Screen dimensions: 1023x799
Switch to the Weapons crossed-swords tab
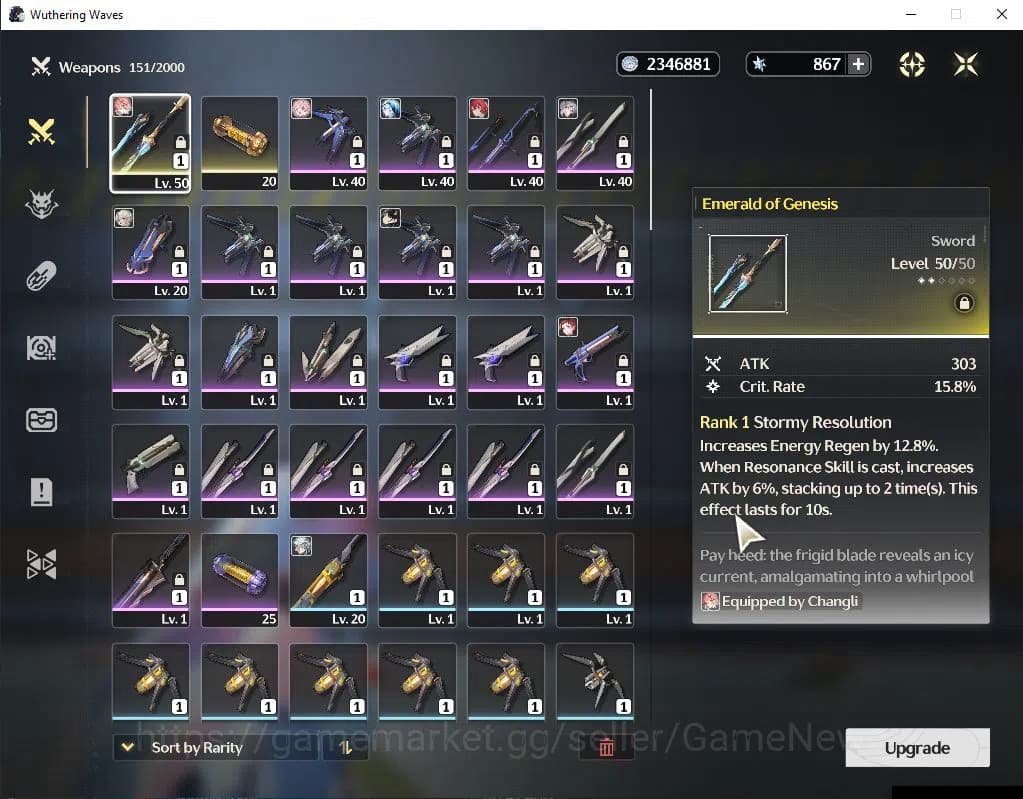coord(41,131)
